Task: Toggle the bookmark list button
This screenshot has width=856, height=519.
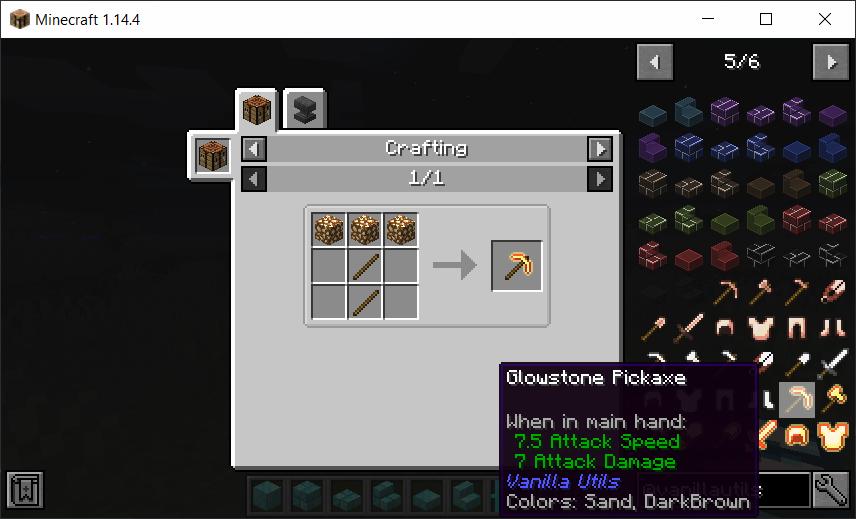Action: pyautogui.click(x=23, y=489)
